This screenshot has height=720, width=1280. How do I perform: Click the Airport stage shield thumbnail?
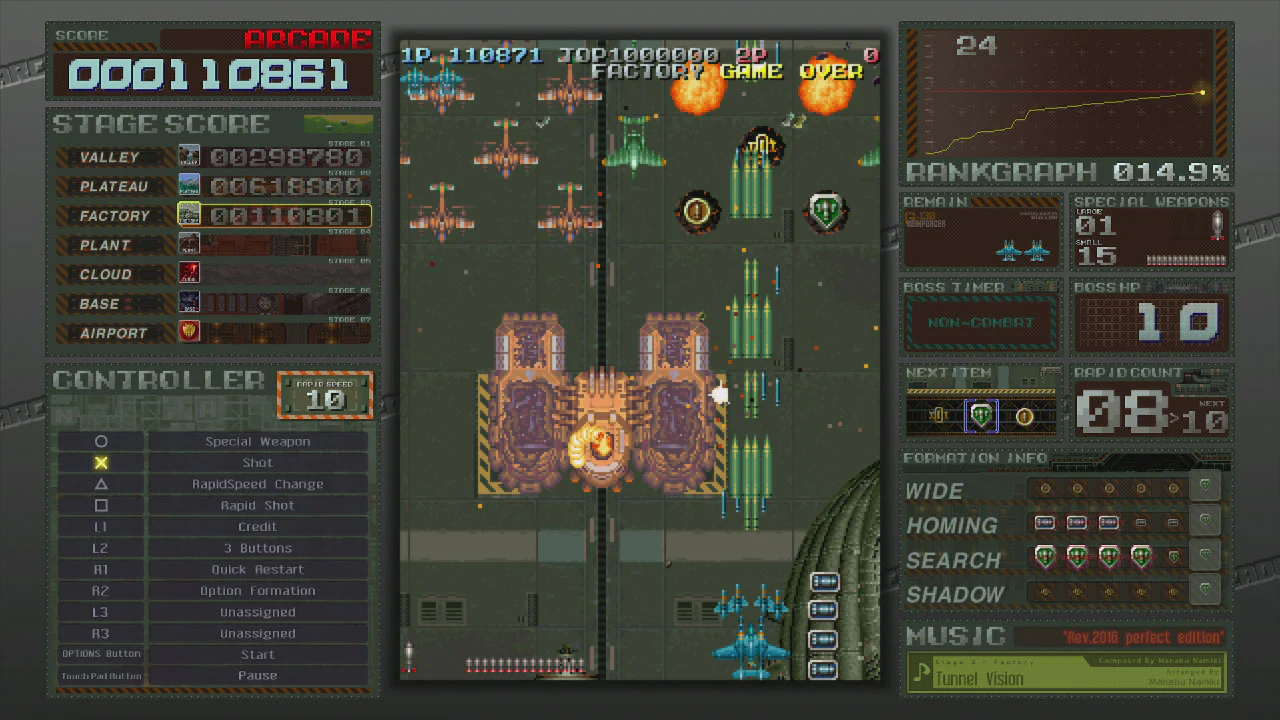pyautogui.click(x=189, y=331)
